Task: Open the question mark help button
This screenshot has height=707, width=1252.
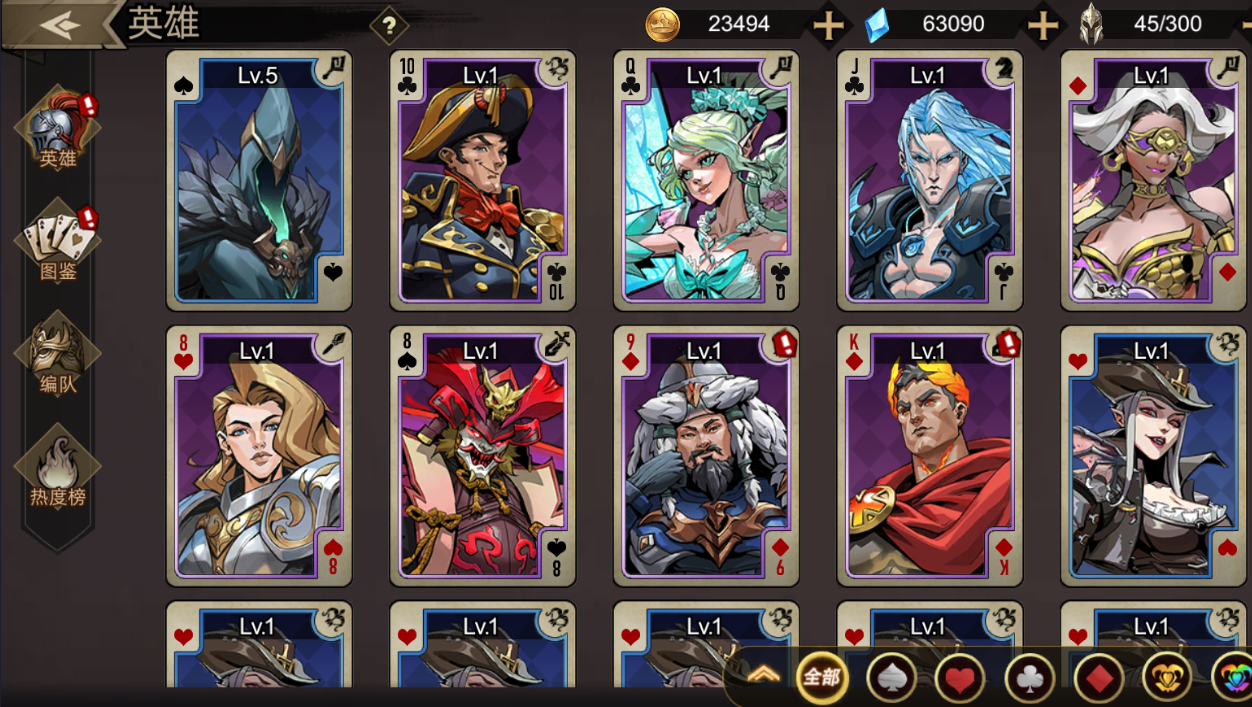Action: [x=389, y=26]
